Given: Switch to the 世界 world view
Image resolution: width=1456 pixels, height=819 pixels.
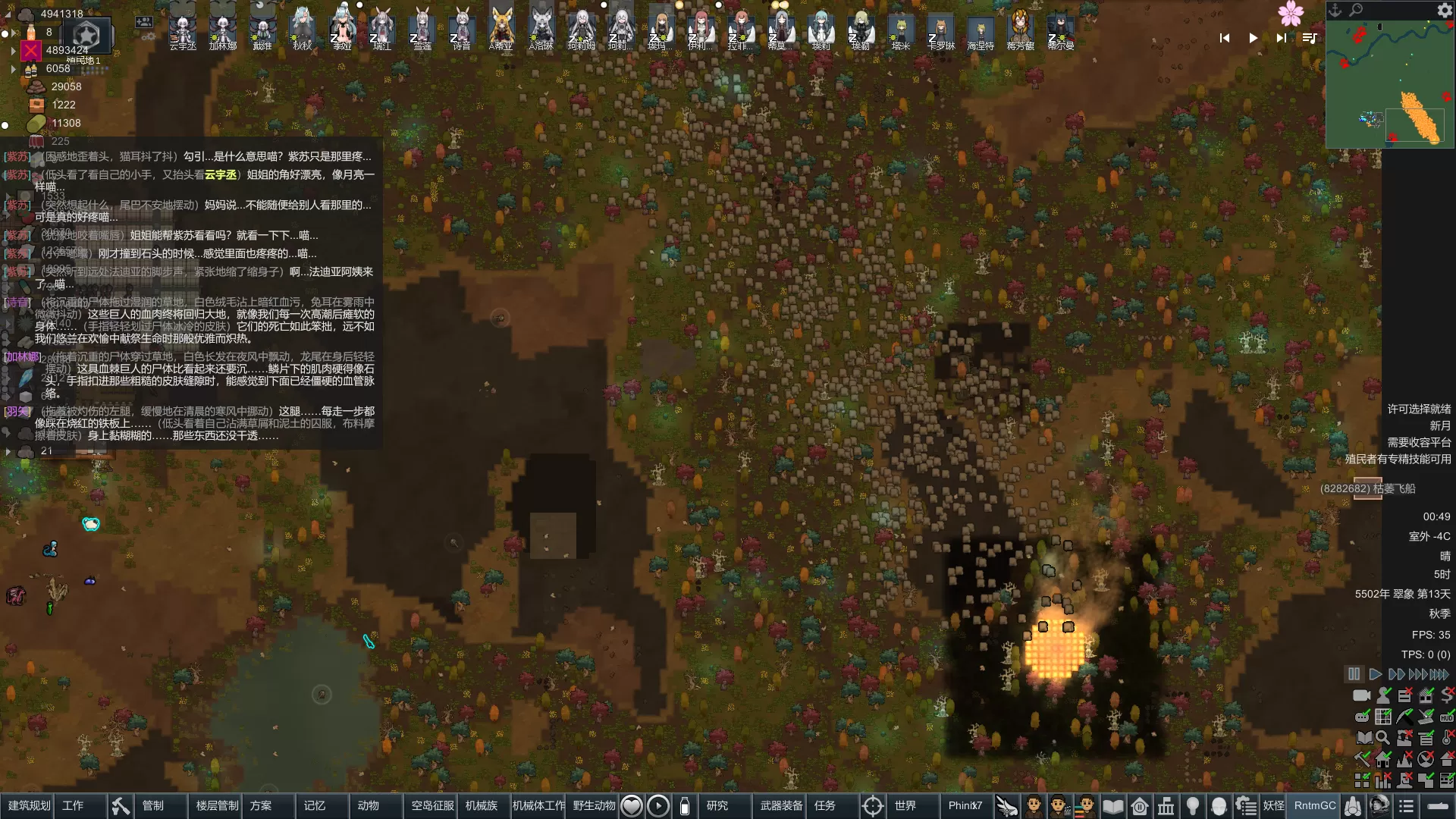Looking at the screenshot, I should point(905,805).
